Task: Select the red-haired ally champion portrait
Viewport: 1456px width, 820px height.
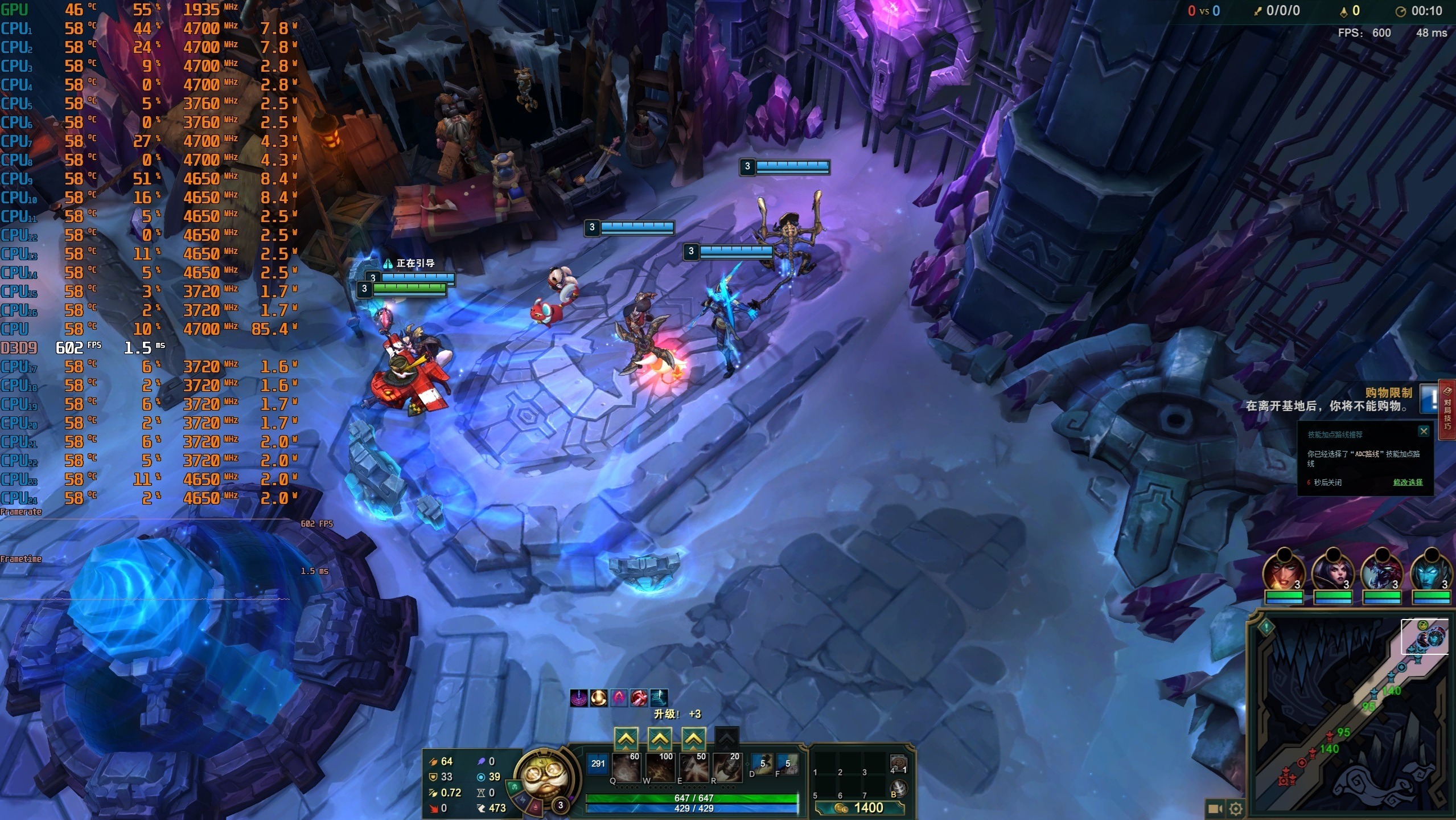Action: (x=1284, y=569)
